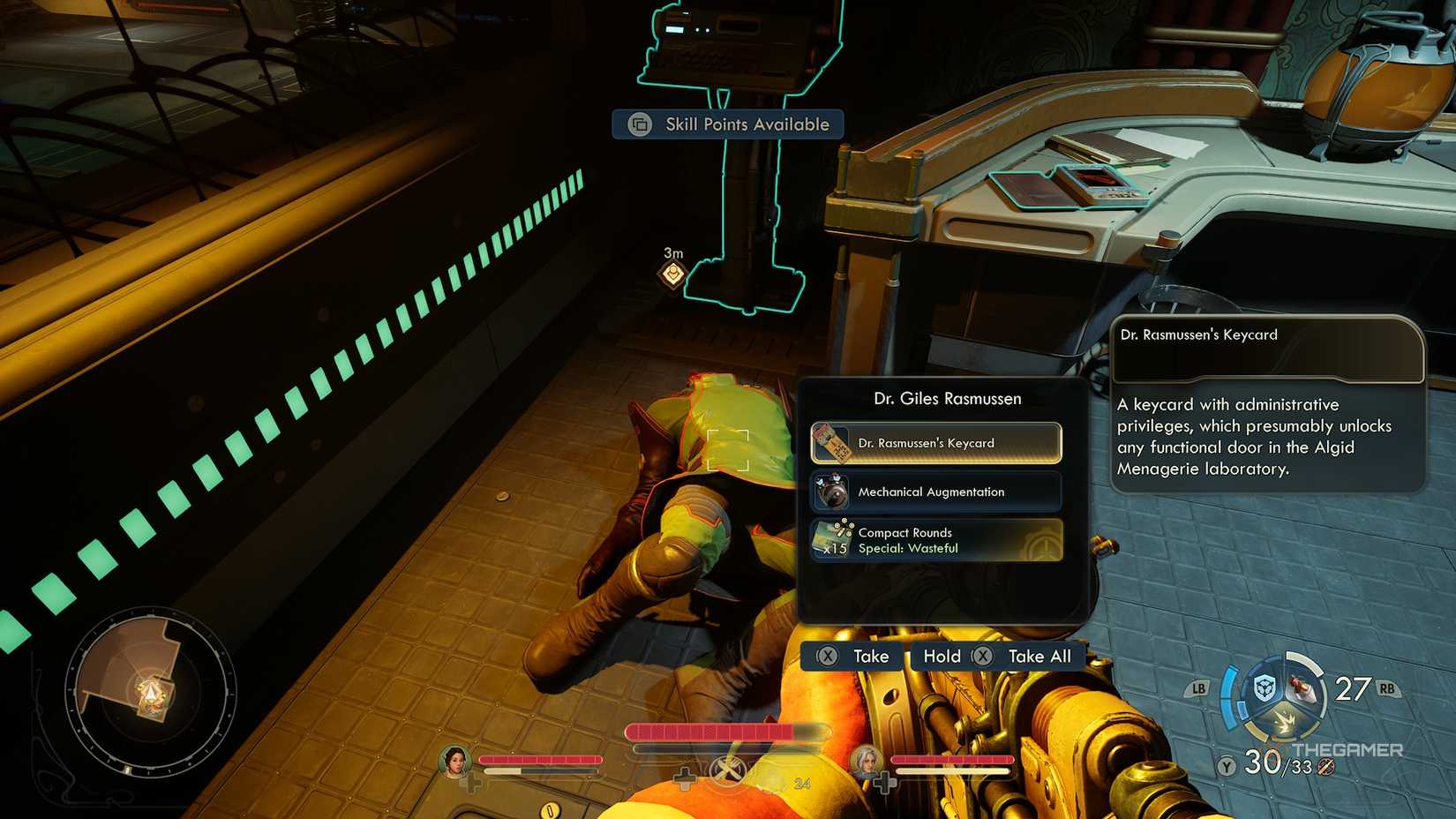The image size is (1456, 819).
Task: Click the shield ammo-type icon on the weapon wheel
Action: (x=1265, y=686)
